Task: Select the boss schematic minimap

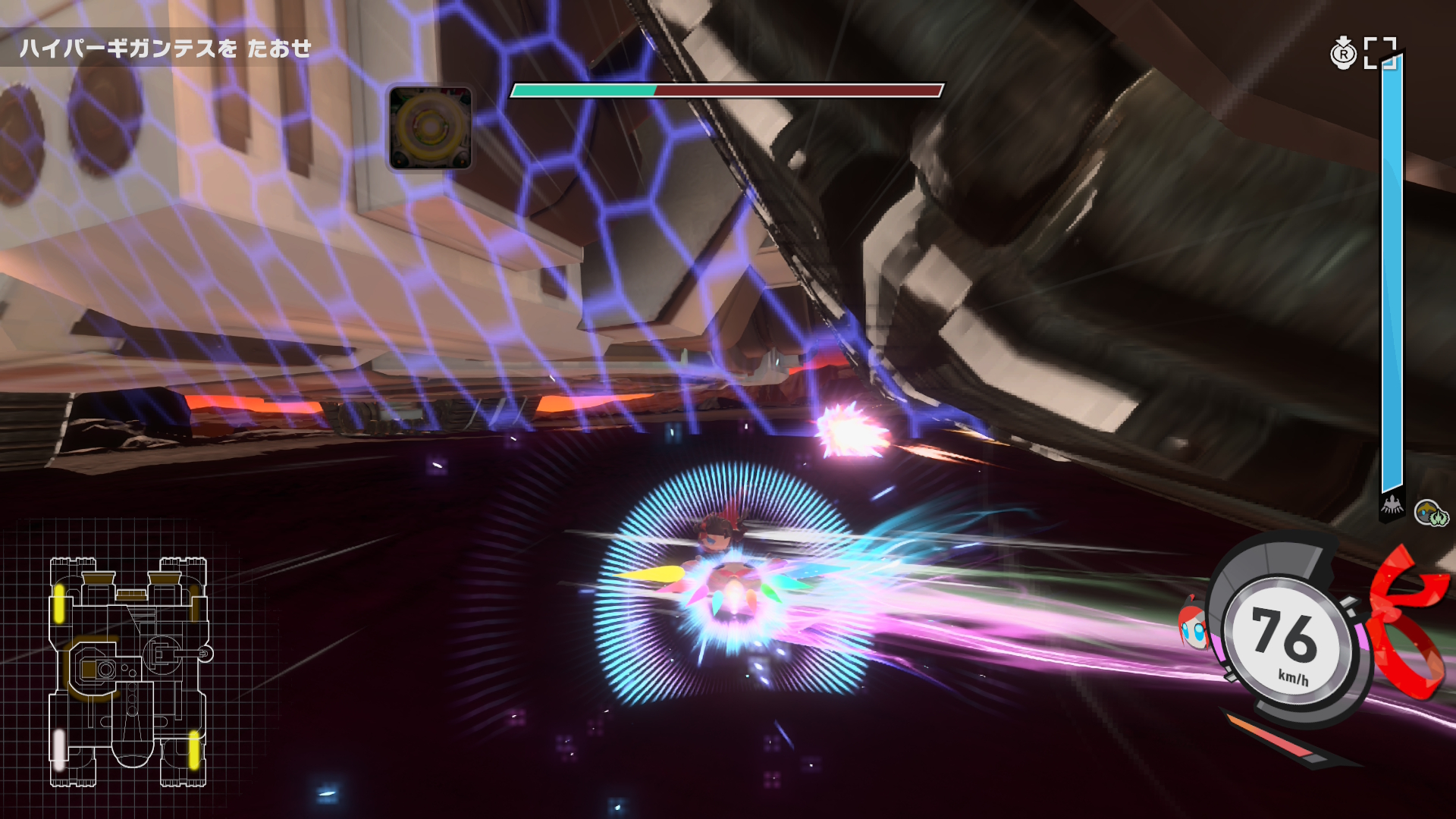Action: [129, 672]
